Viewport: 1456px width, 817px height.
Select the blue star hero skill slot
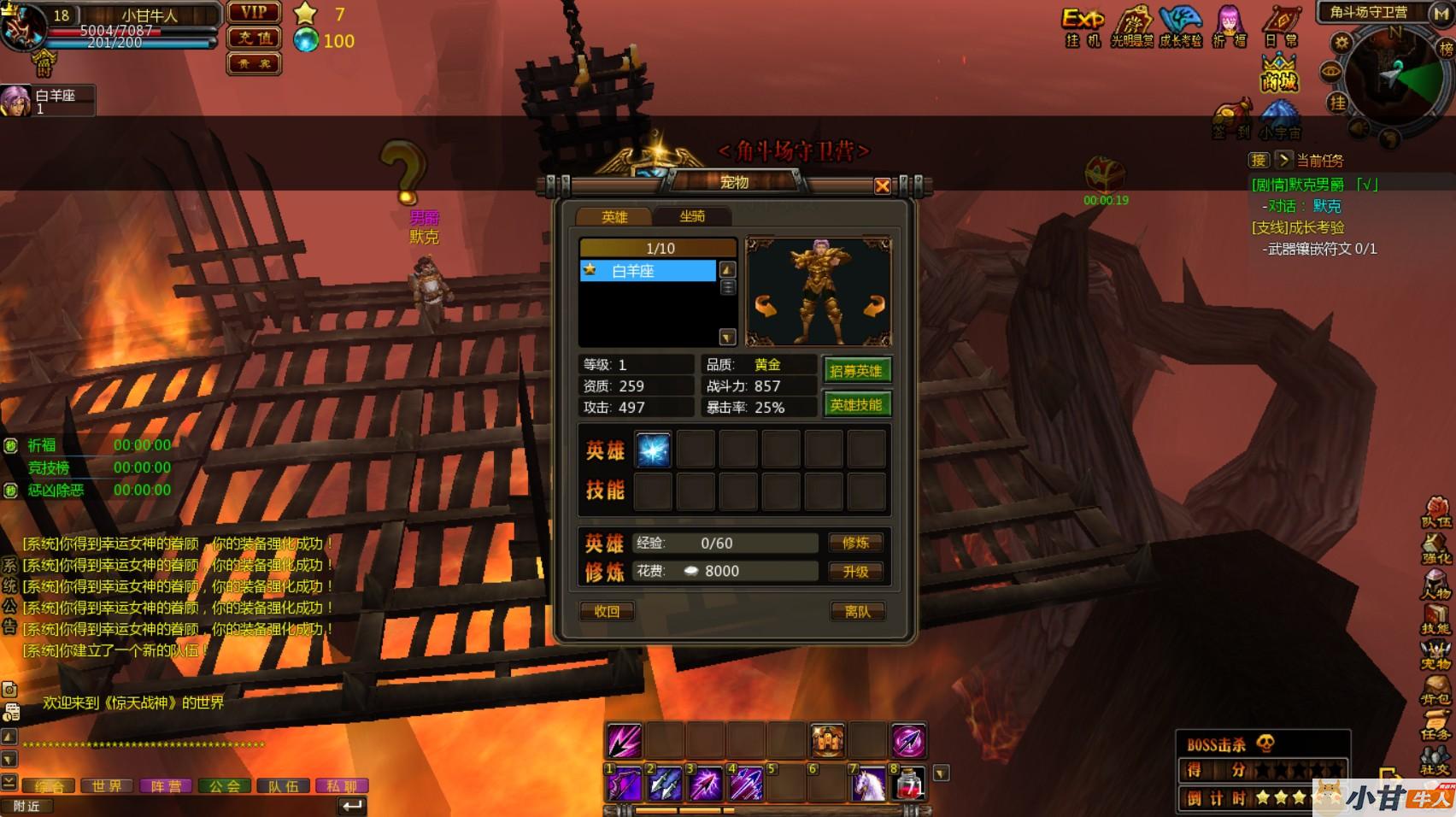(654, 450)
